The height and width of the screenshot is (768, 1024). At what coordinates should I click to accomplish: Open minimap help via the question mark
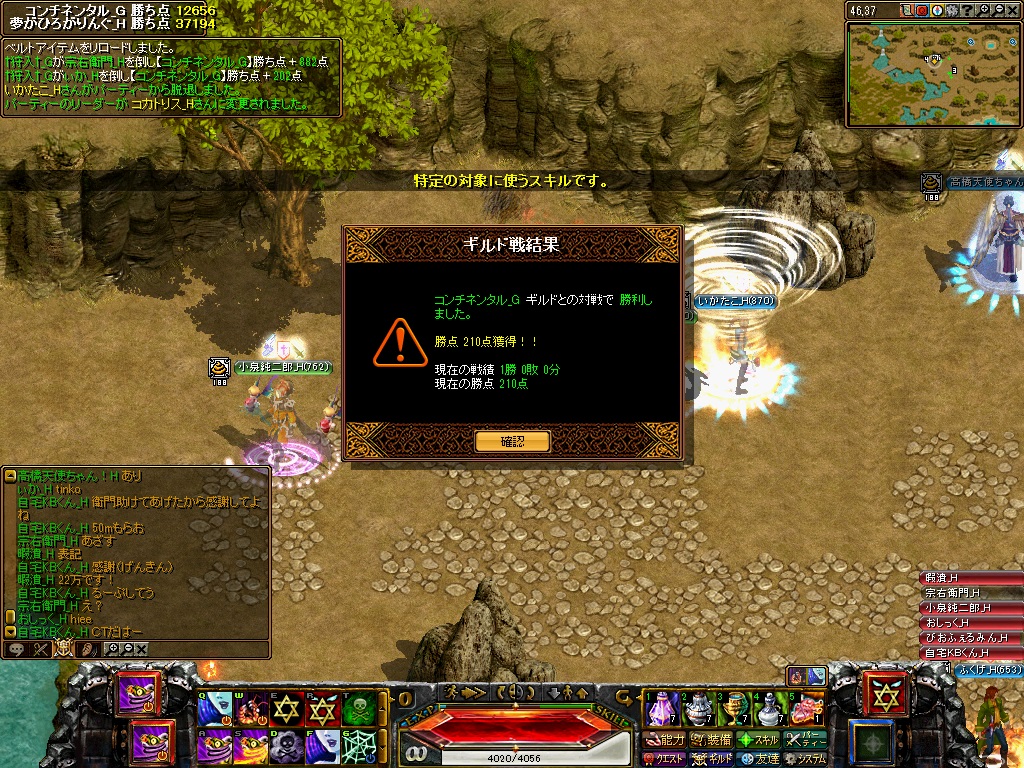968,10
